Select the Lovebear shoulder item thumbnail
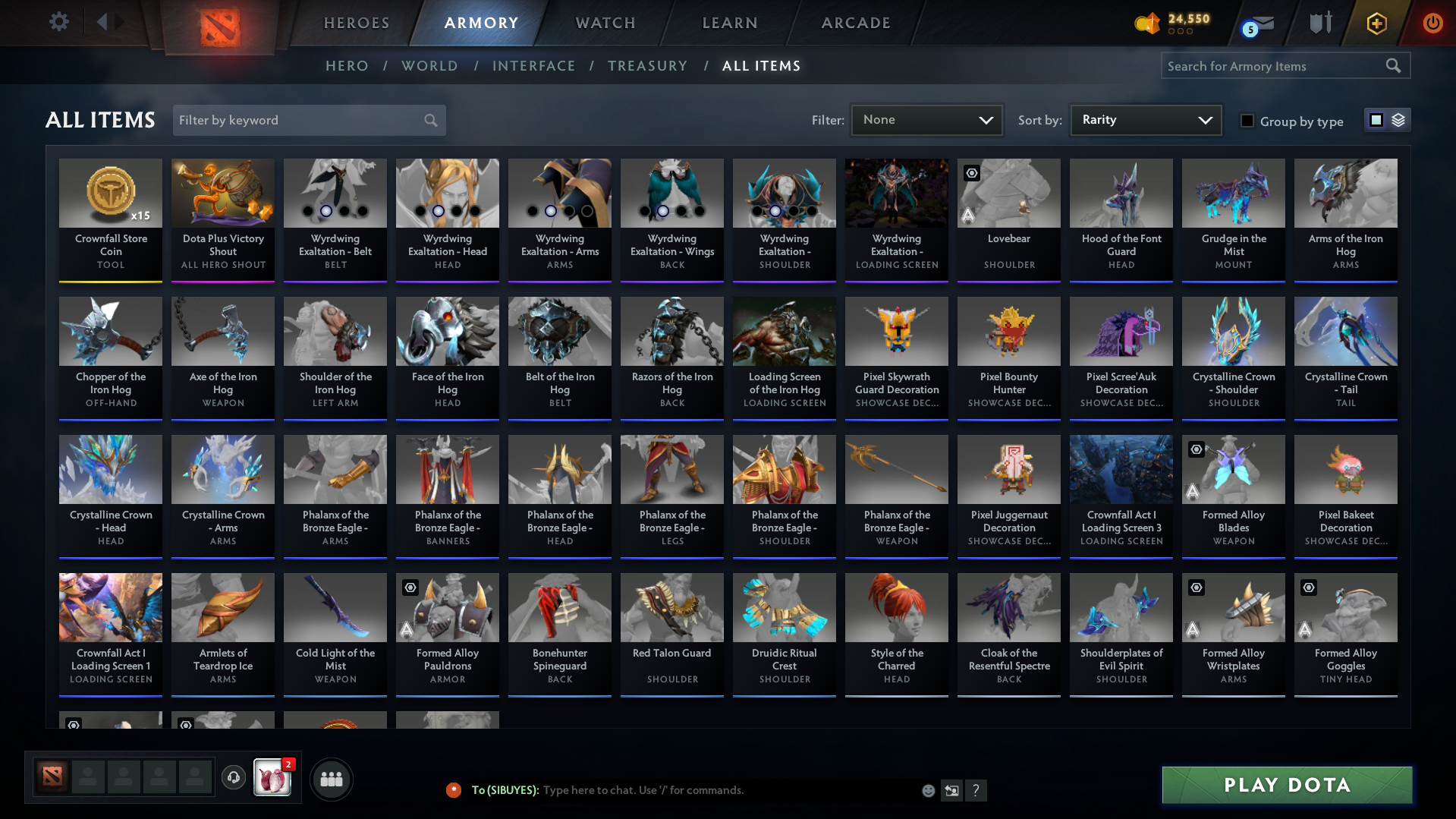Image resolution: width=1456 pixels, height=819 pixels. [x=1008, y=194]
